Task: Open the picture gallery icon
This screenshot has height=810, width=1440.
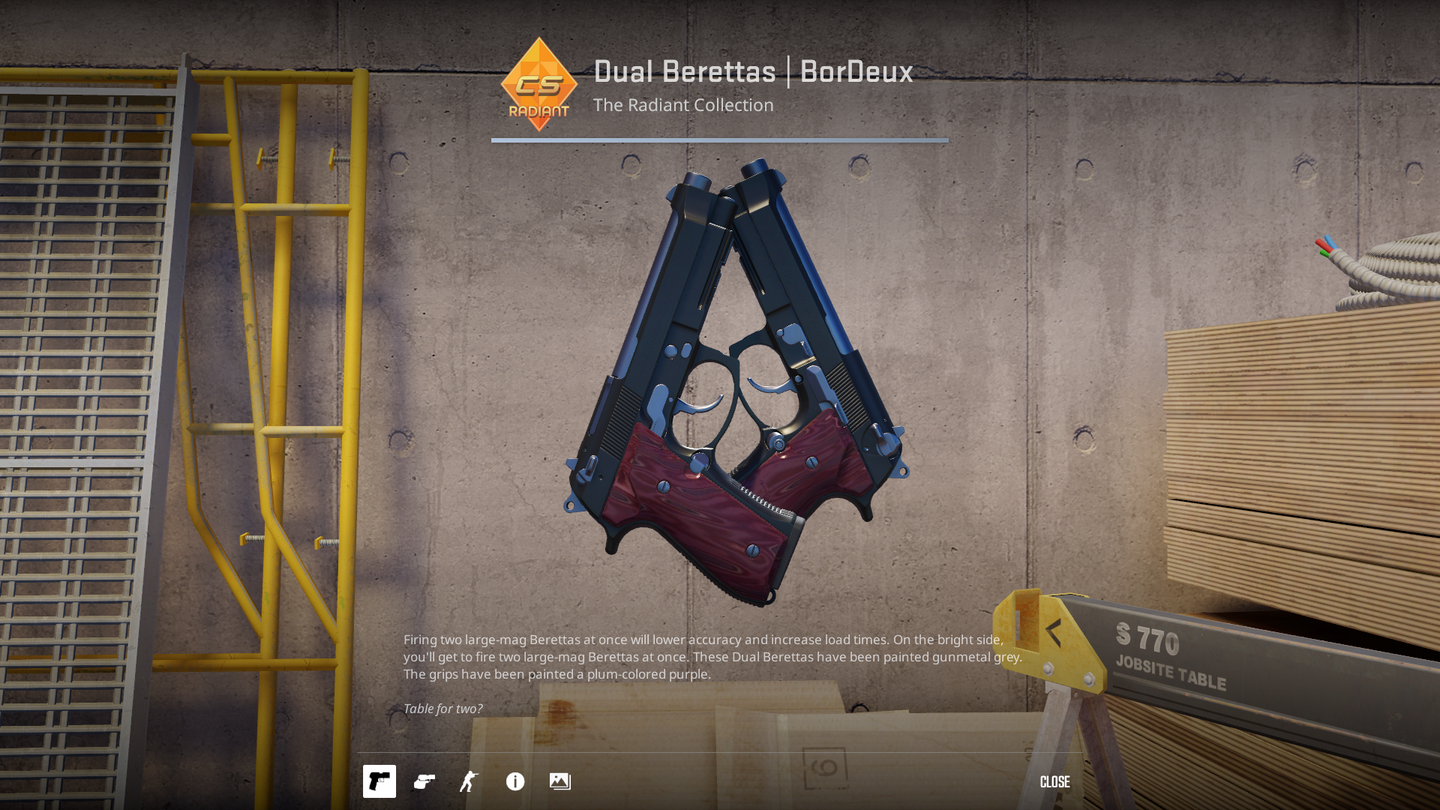Action: pos(560,781)
